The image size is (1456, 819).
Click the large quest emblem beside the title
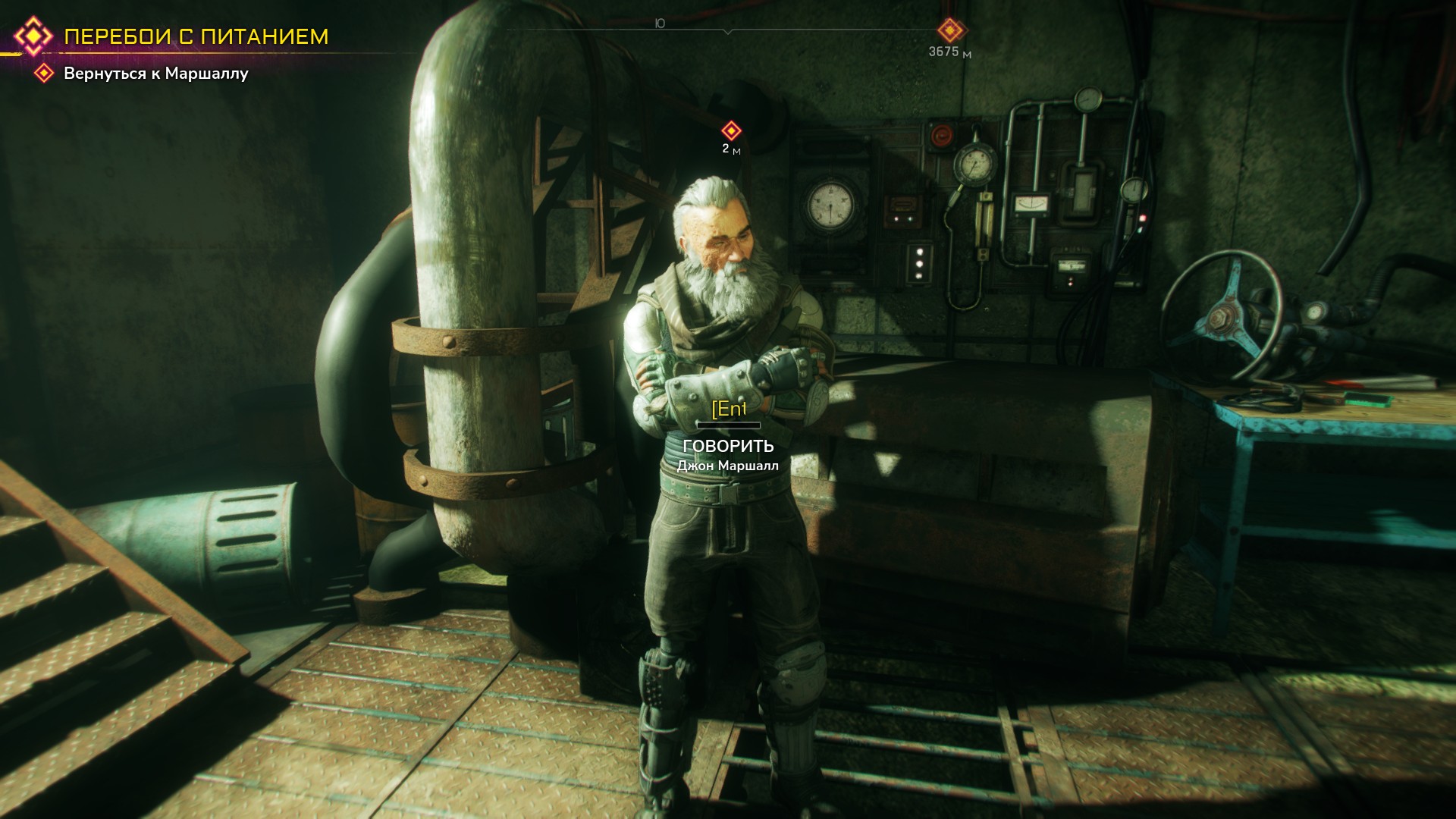(x=34, y=36)
